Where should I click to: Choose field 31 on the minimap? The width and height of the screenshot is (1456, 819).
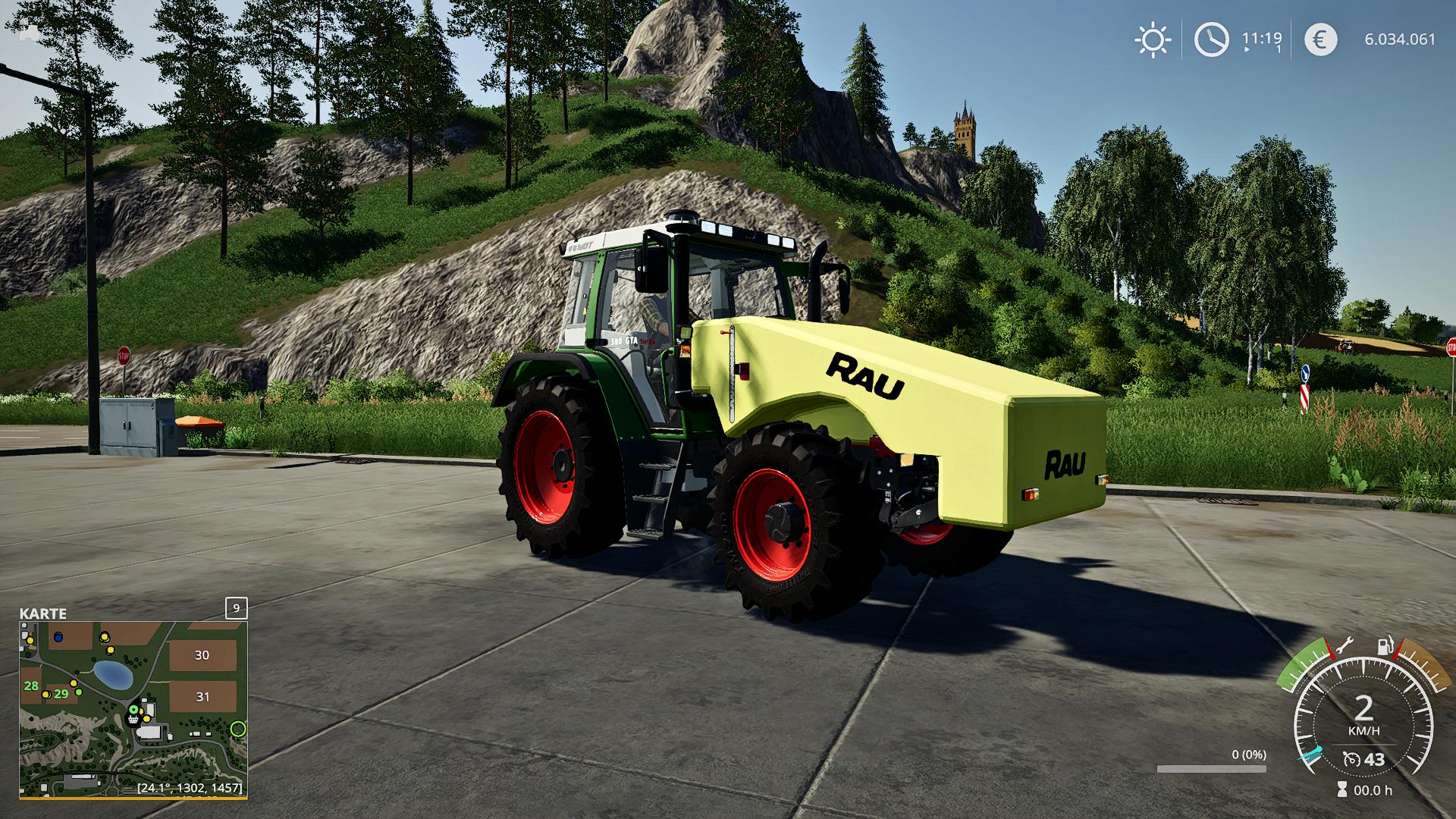202,696
